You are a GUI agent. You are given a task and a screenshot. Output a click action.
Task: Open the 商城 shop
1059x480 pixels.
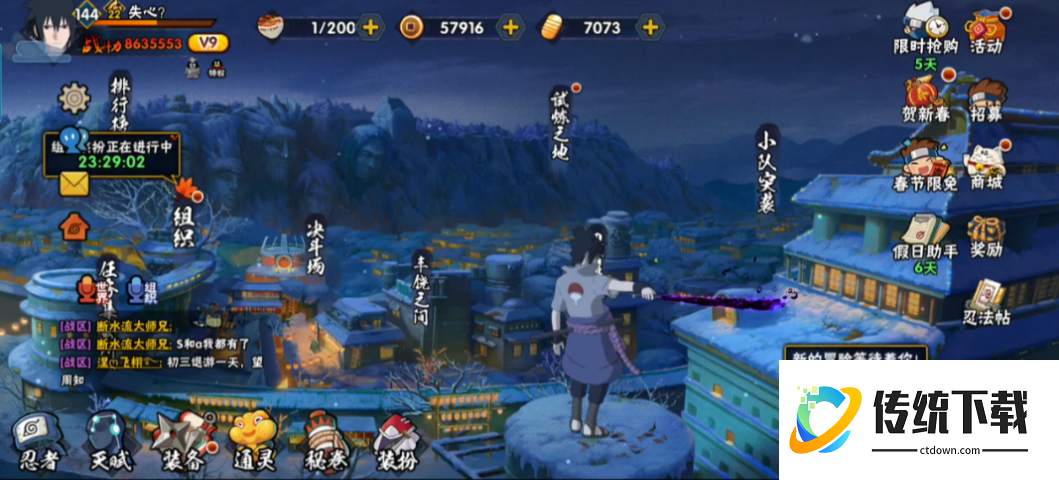tap(987, 166)
